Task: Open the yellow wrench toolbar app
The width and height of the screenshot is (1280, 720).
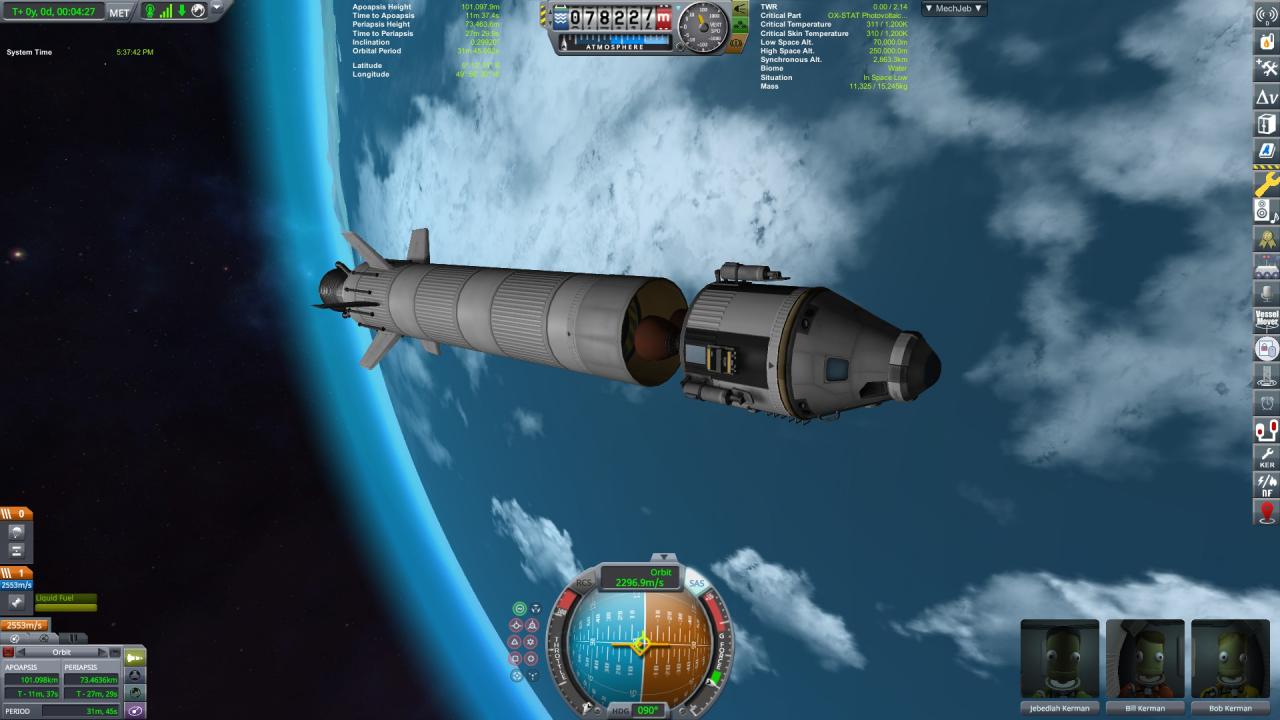Action: coord(1267,184)
